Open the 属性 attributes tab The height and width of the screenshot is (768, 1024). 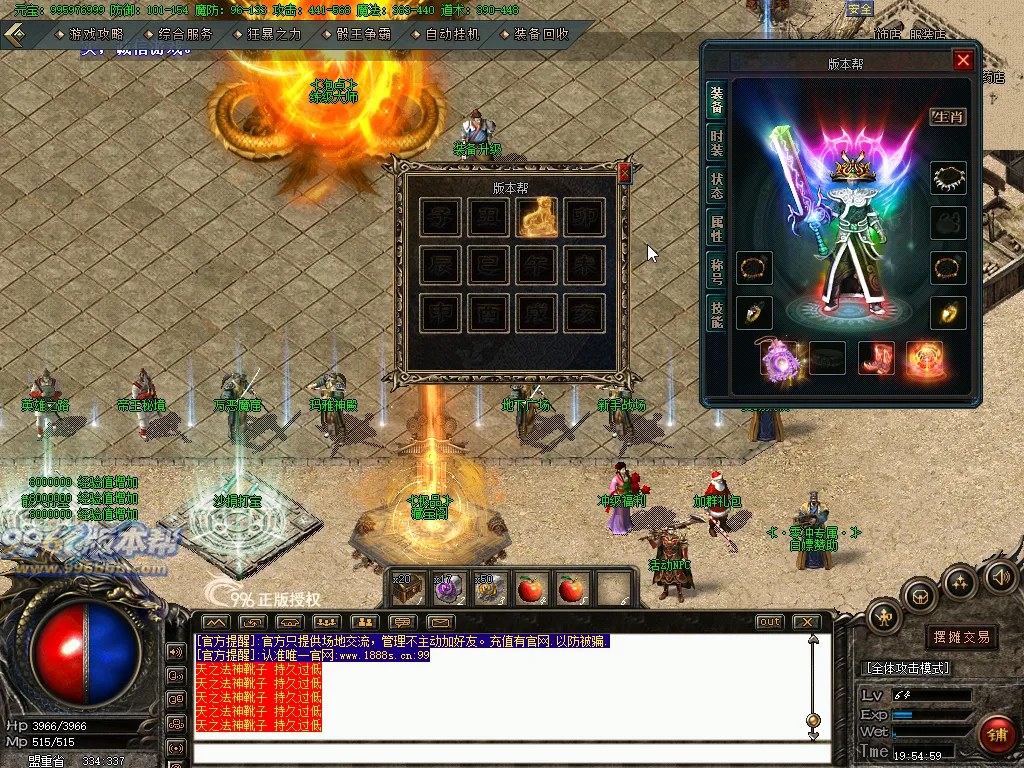pyautogui.click(x=716, y=228)
